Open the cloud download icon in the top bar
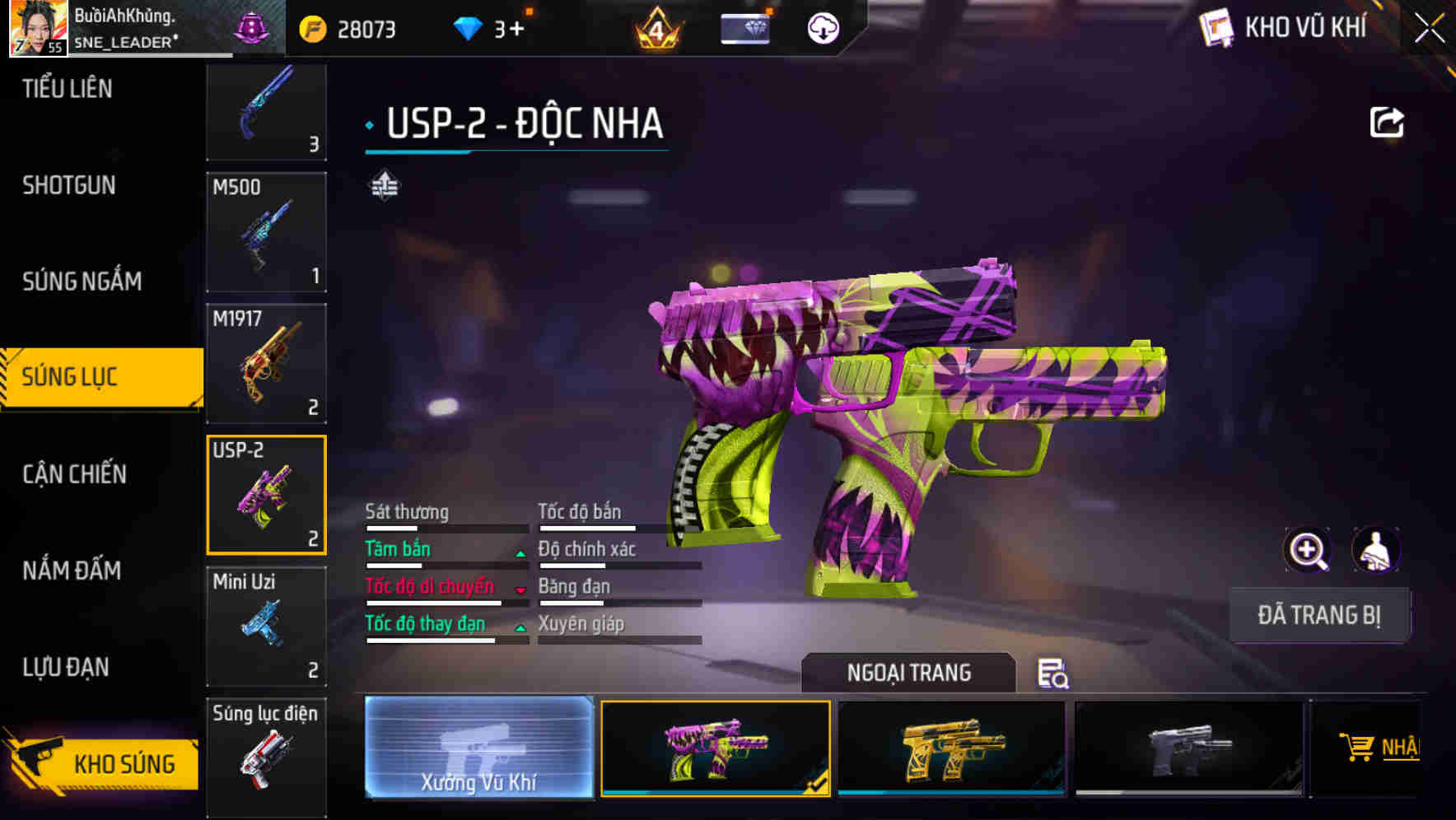1456x820 pixels. (820, 29)
